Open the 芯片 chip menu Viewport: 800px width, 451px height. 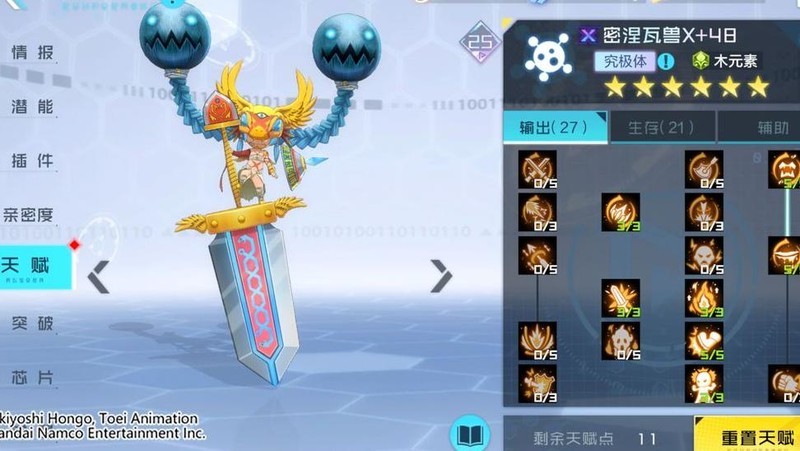(32, 377)
